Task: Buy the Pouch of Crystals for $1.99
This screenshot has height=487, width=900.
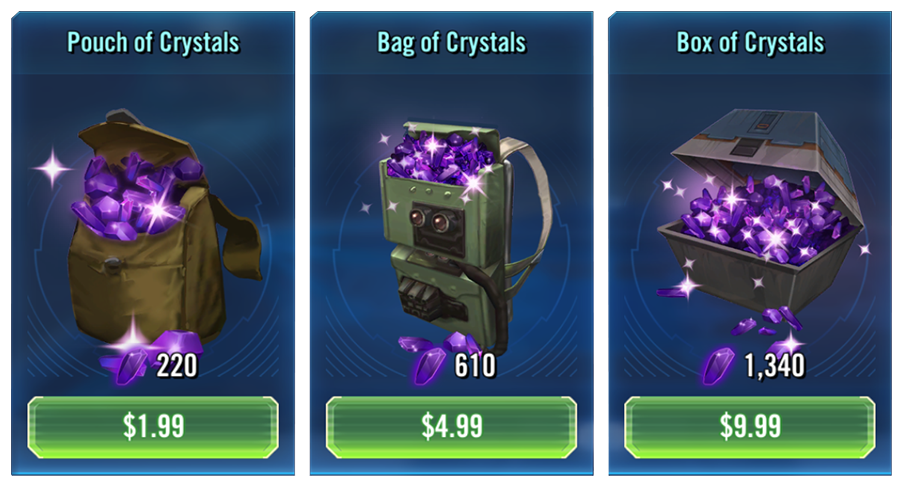Action: click(x=153, y=426)
